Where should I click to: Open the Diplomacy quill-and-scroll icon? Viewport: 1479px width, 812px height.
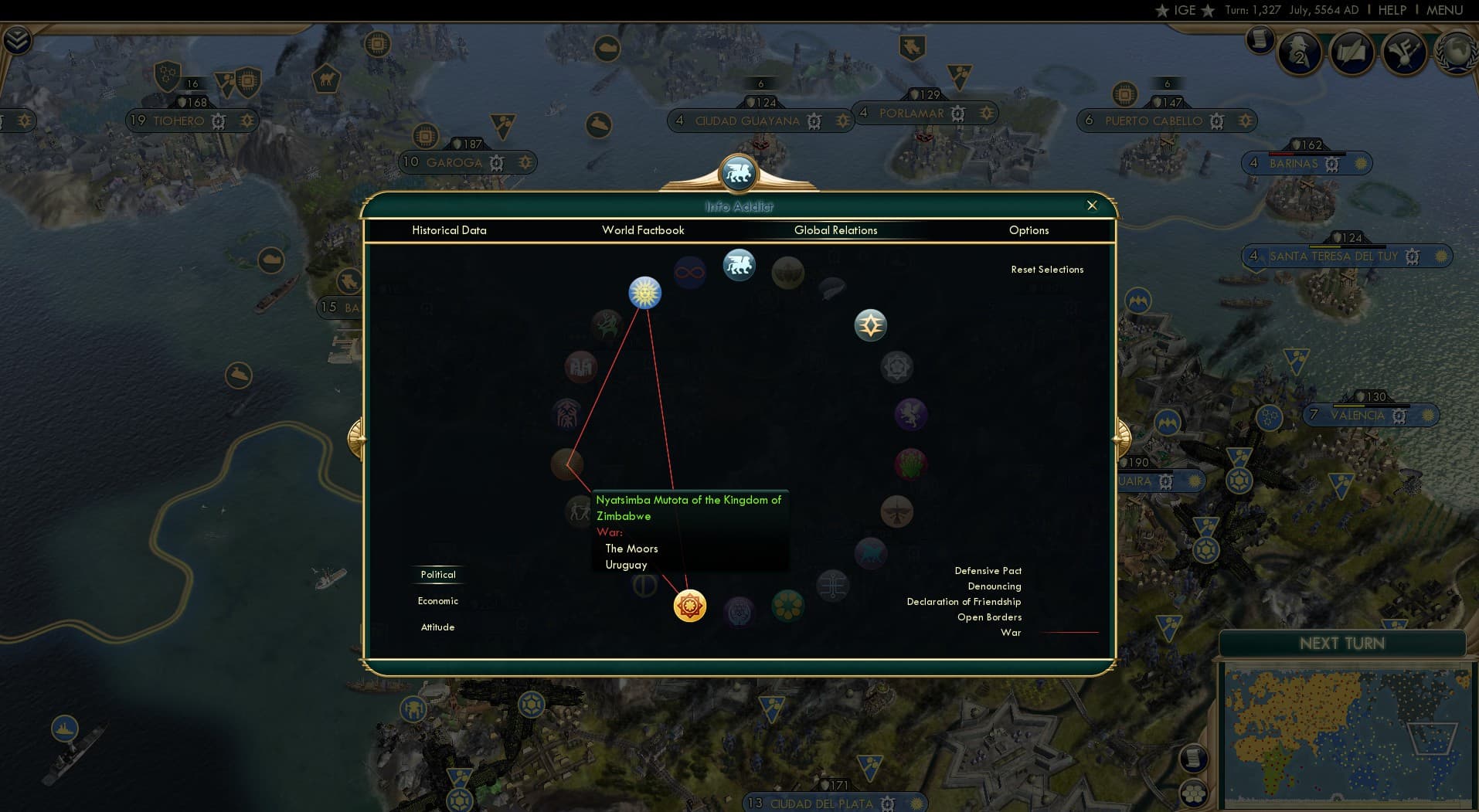coord(1352,51)
